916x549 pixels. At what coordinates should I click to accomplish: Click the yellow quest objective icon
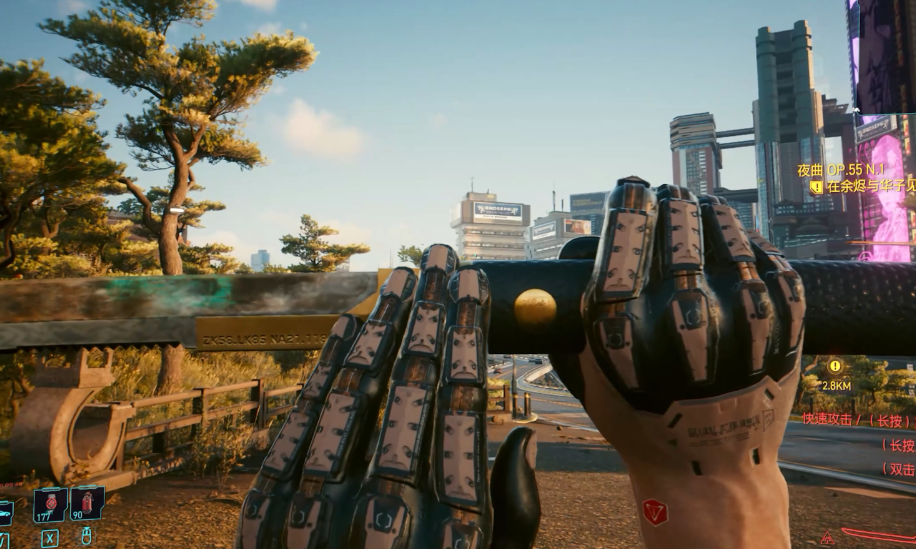816,187
